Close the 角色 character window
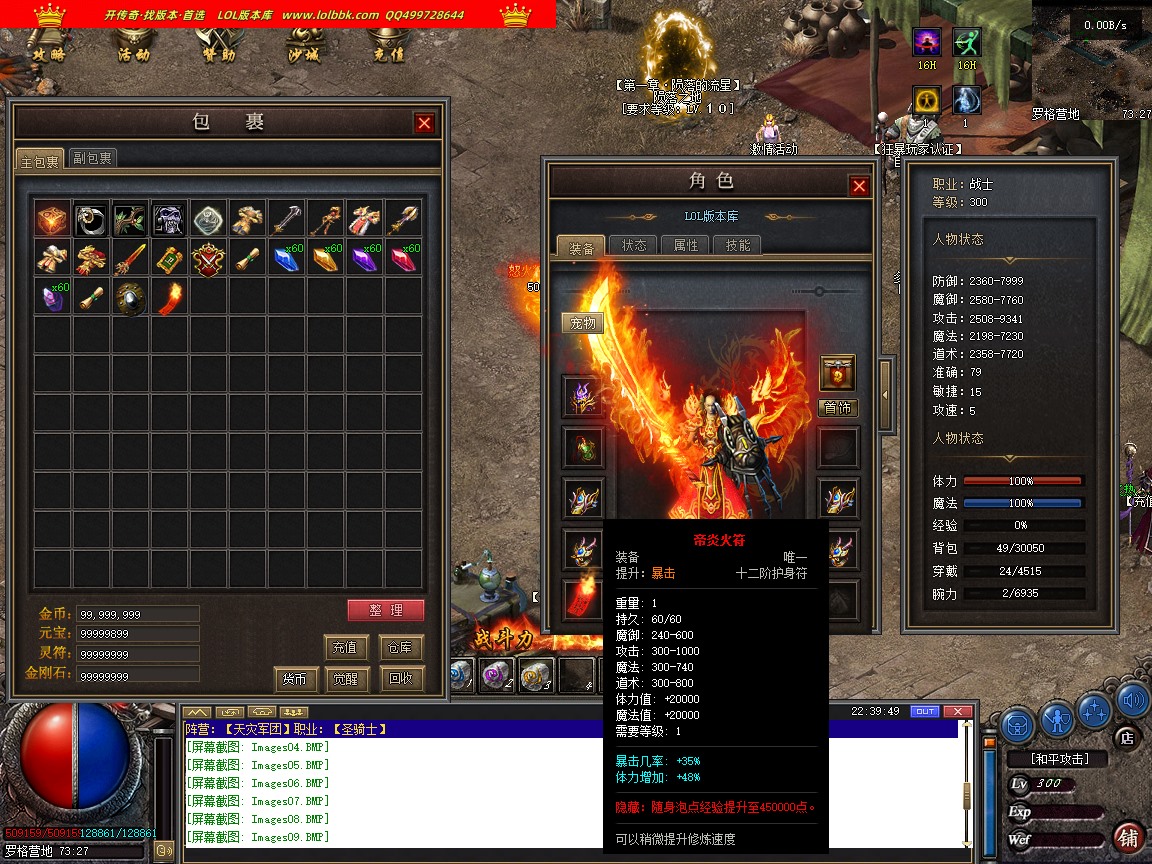This screenshot has width=1152, height=864. [x=859, y=186]
